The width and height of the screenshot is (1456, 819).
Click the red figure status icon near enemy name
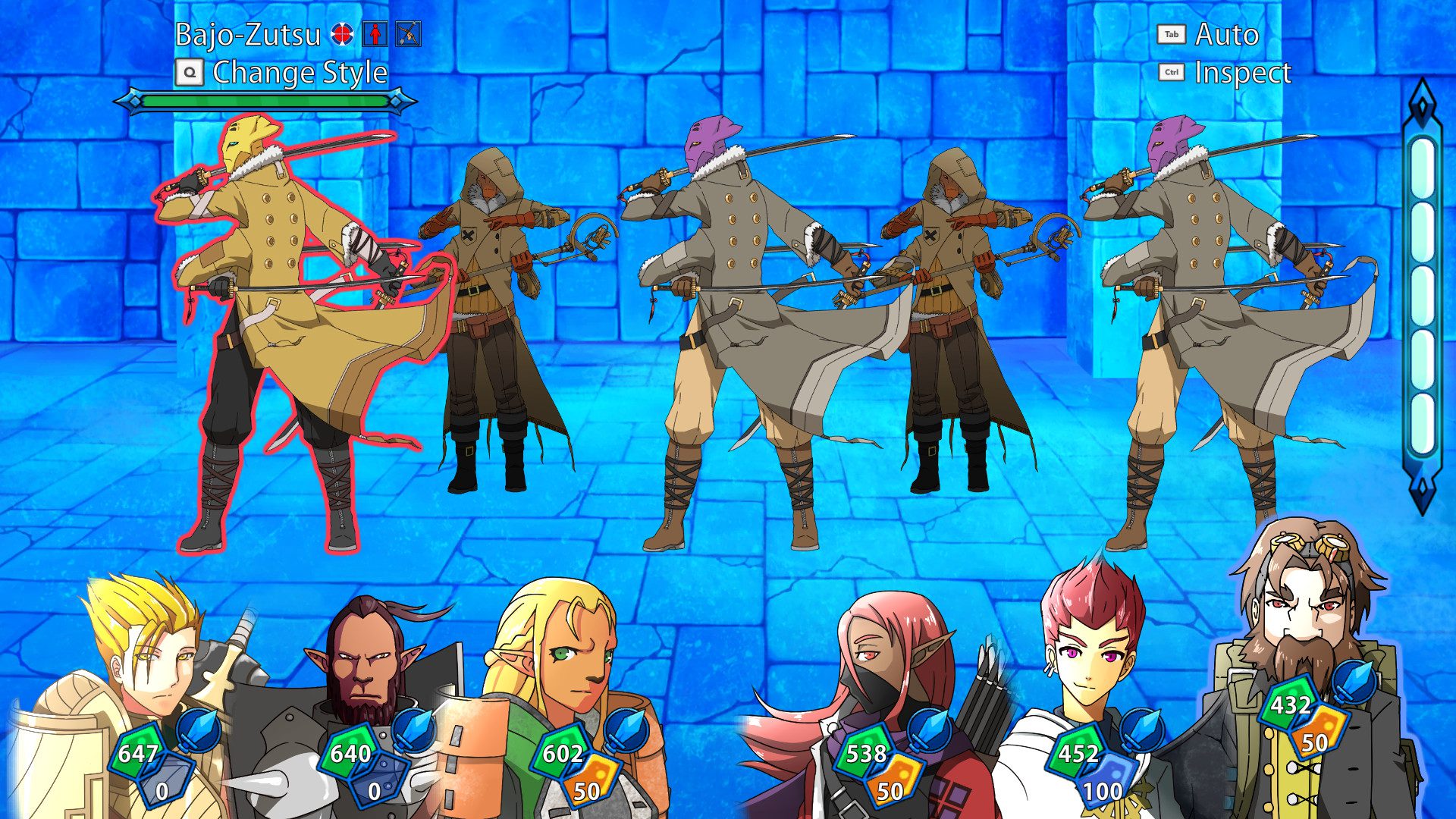[x=373, y=33]
